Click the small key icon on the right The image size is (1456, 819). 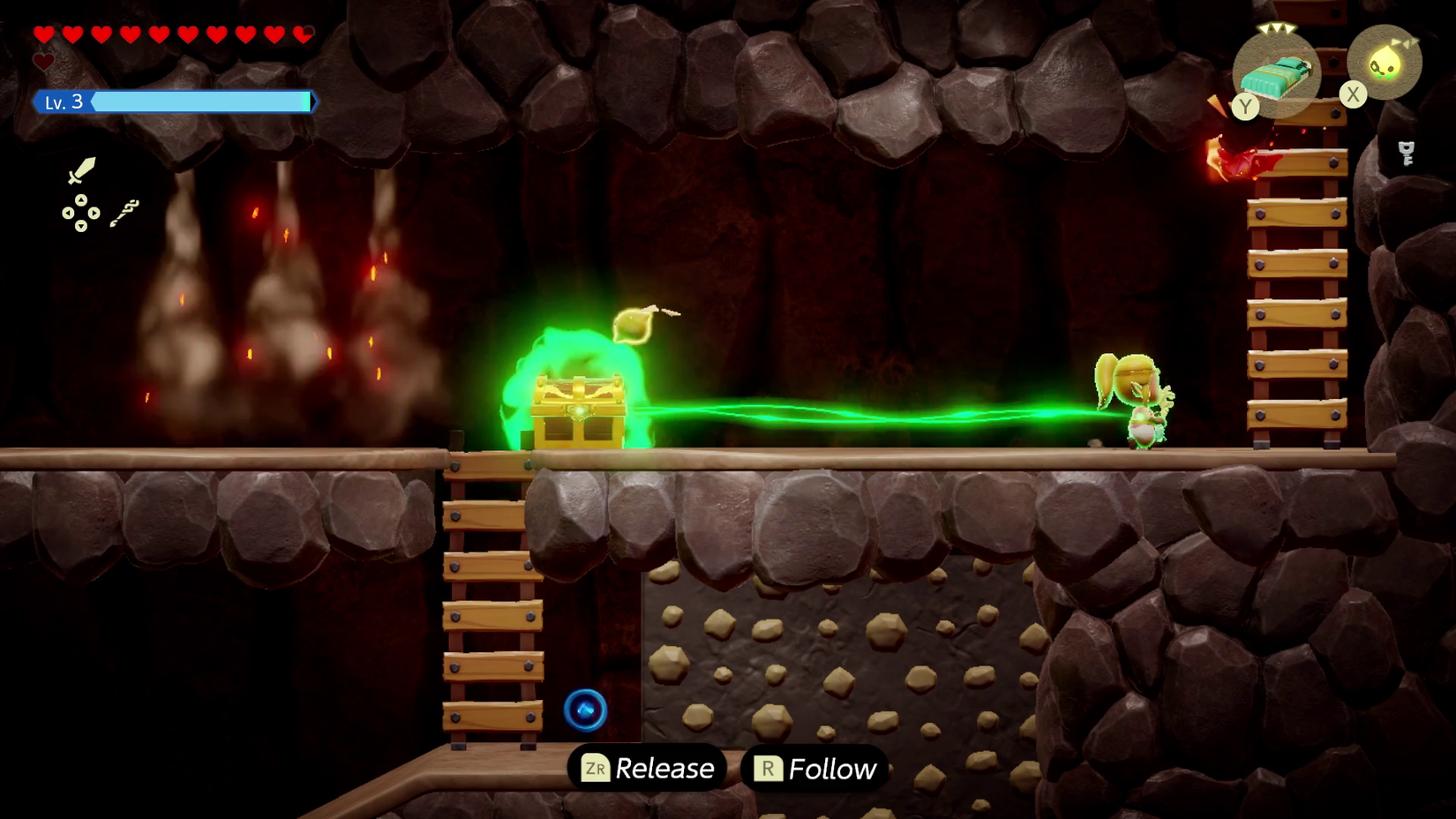tap(1407, 153)
